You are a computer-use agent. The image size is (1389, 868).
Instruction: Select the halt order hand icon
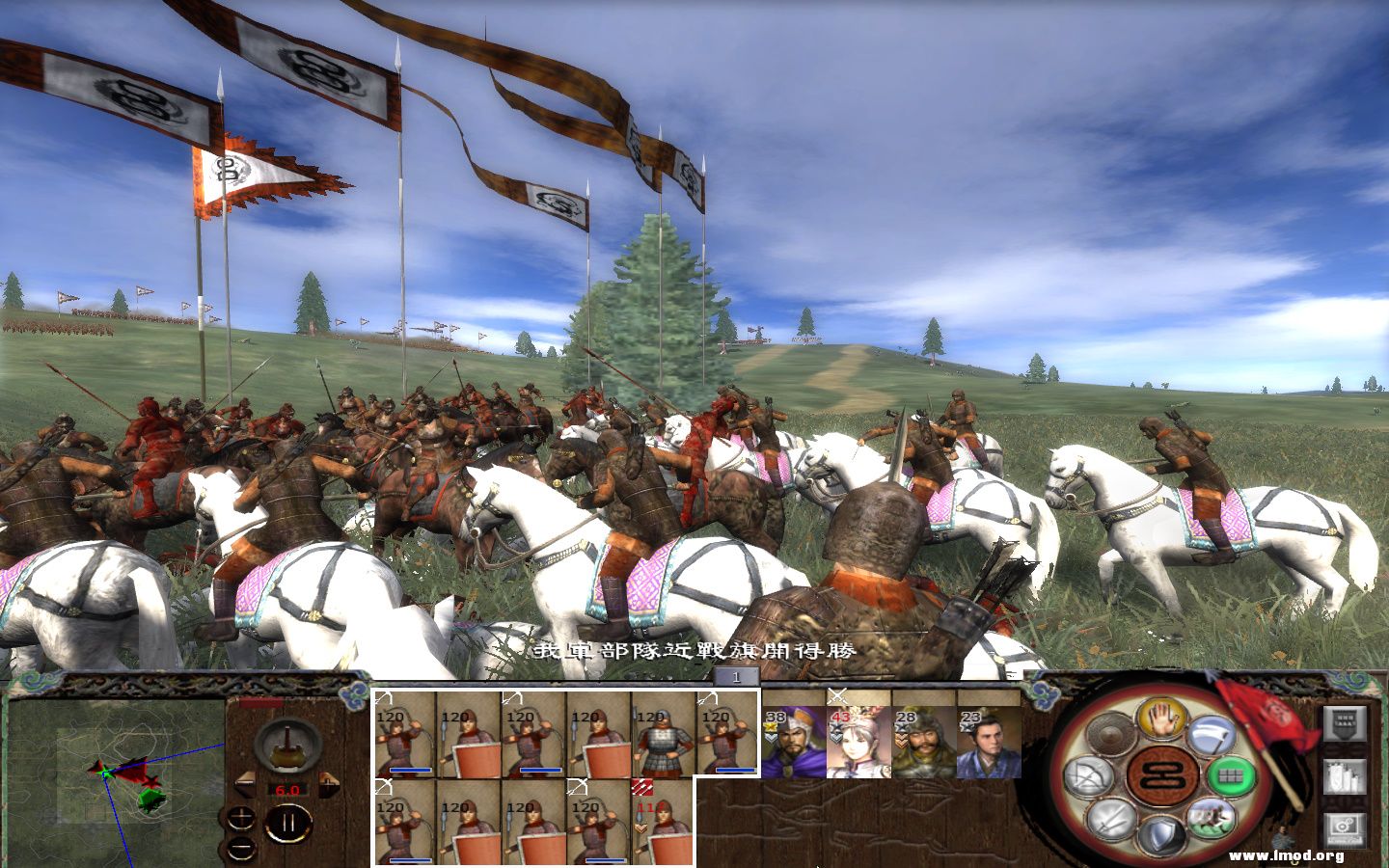coord(1159,719)
